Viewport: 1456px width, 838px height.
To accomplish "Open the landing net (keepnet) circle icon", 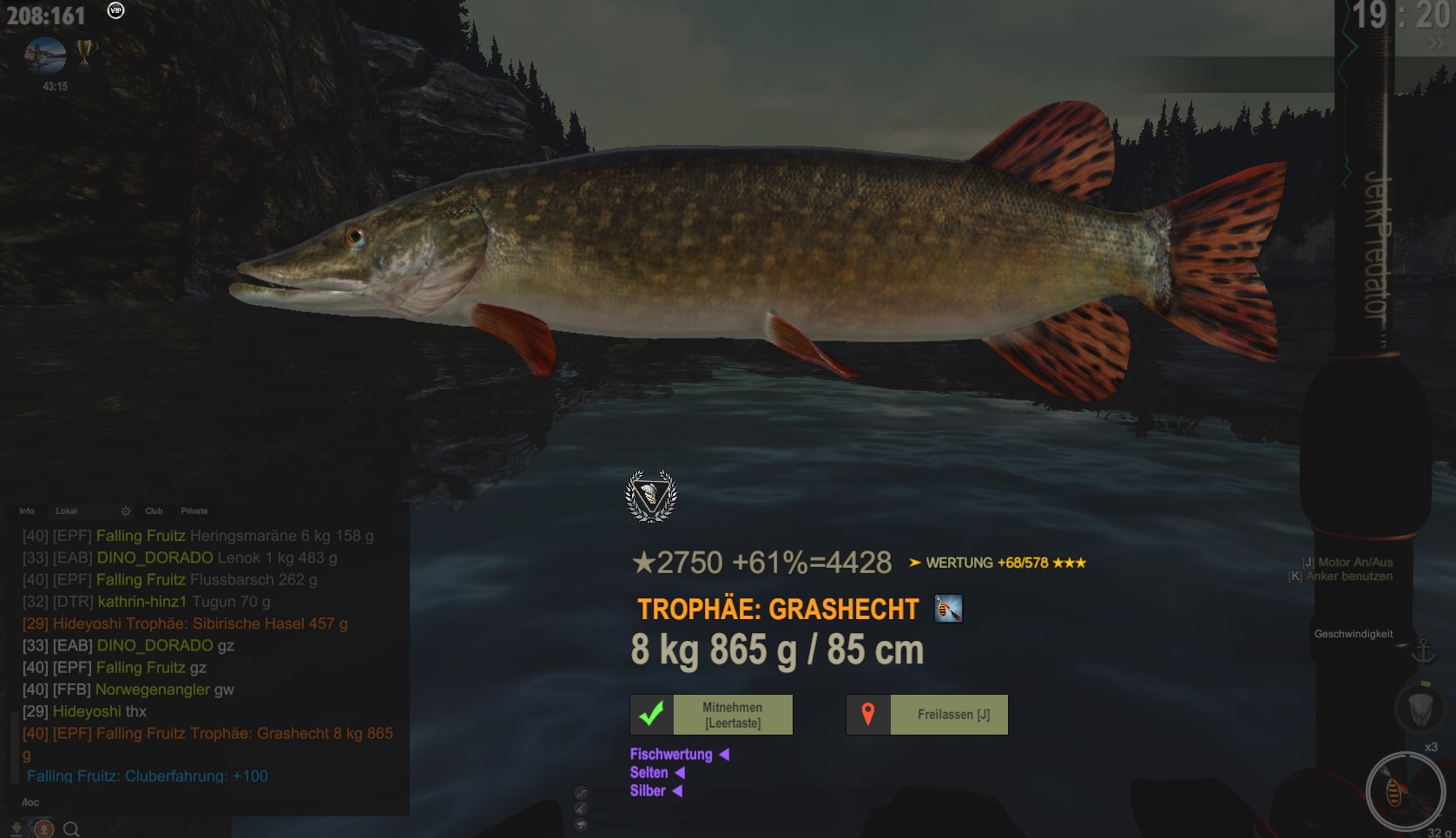I will coord(1419,708).
